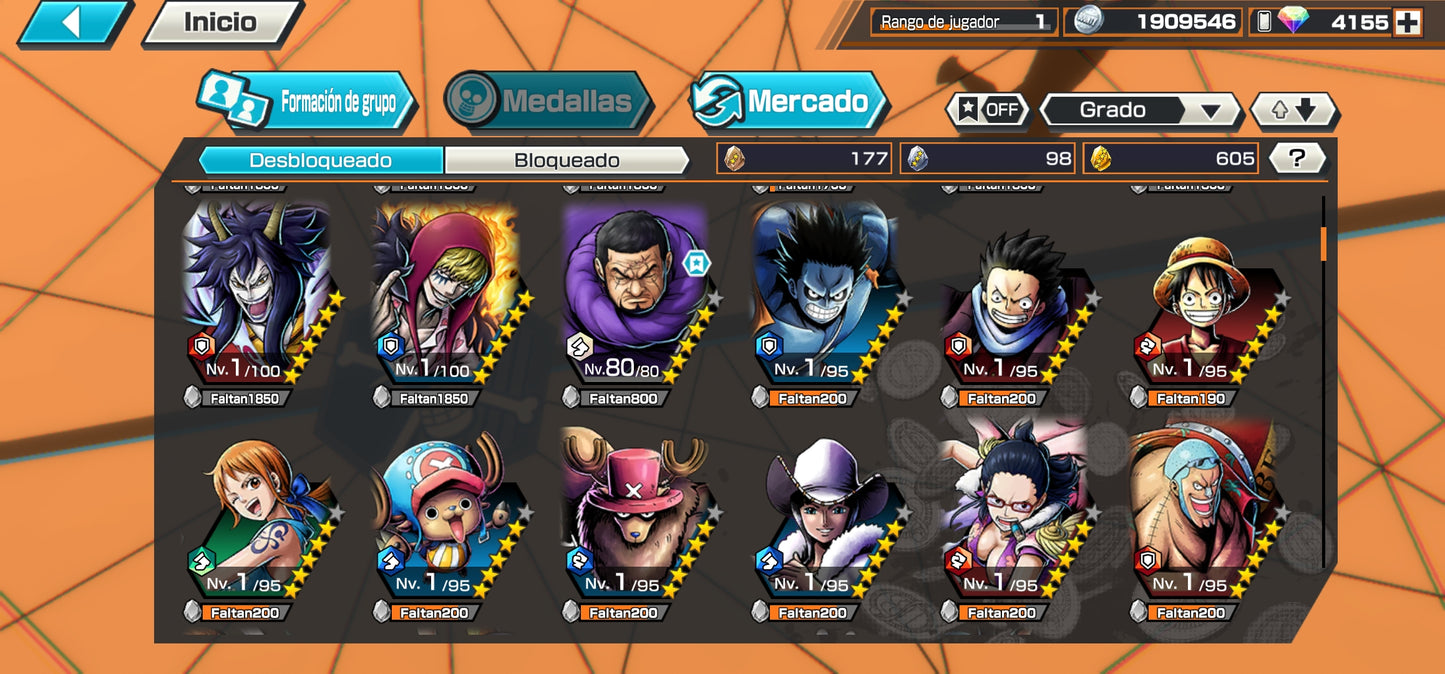Add gems with the plus button
Image resolution: width=1445 pixels, height=674 pixels.
point(1407,22)
